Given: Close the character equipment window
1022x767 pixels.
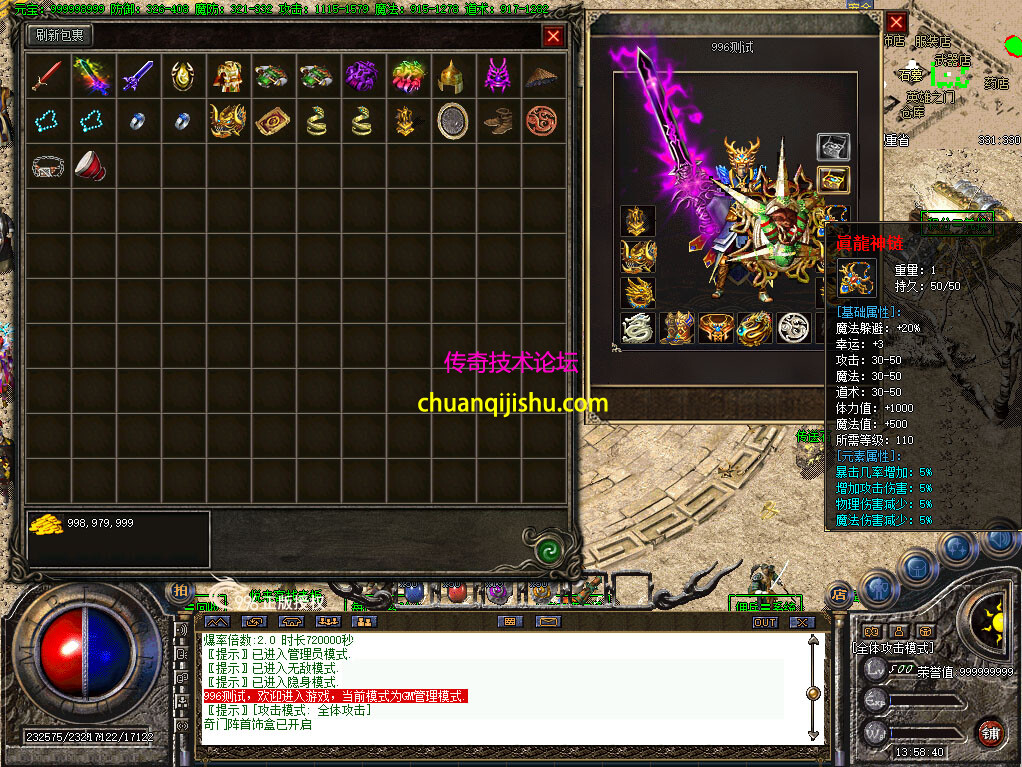Looking at the screenshot, I should (x=896, y=22).
